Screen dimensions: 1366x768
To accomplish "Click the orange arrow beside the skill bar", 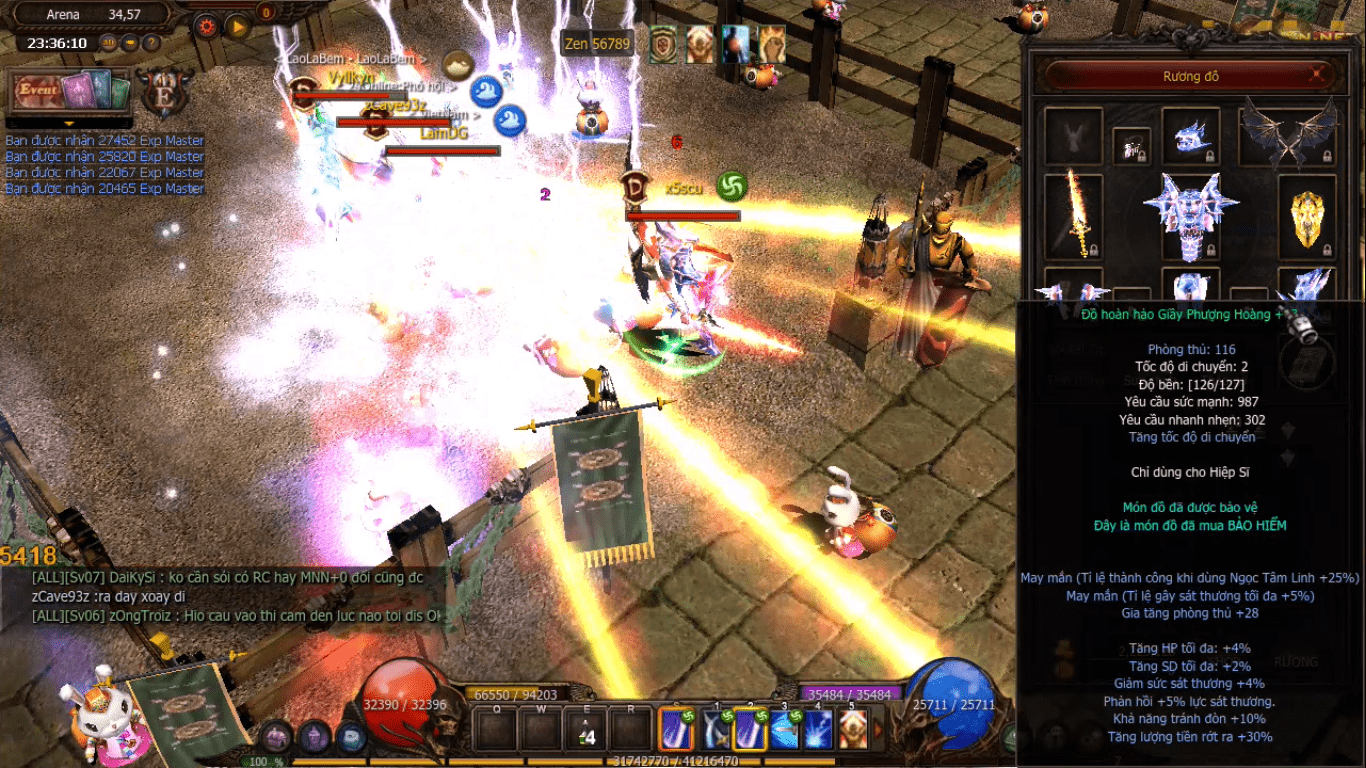I will [x=879, y=729].
